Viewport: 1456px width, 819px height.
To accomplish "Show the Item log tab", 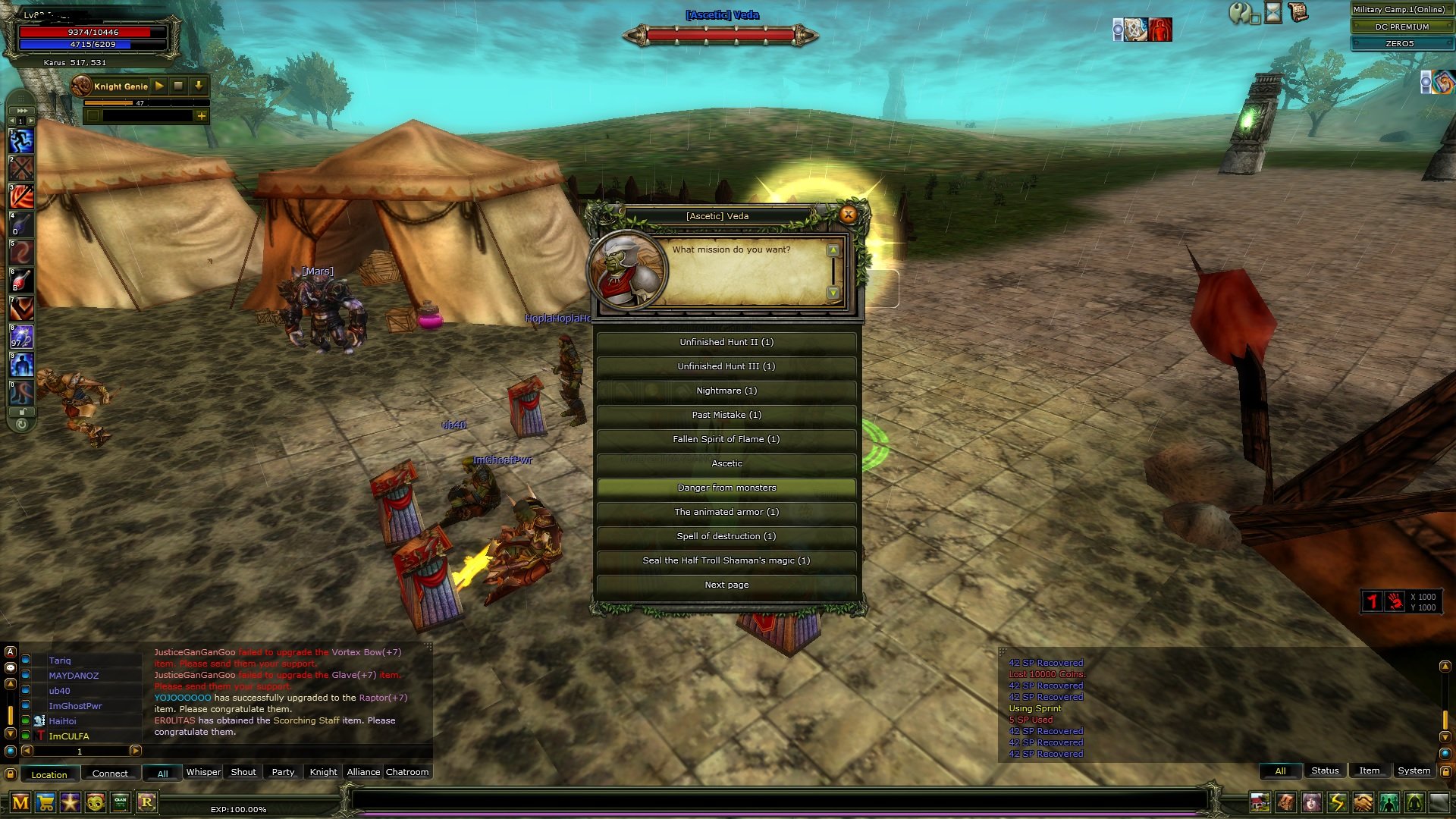I will pos(1369,770).
